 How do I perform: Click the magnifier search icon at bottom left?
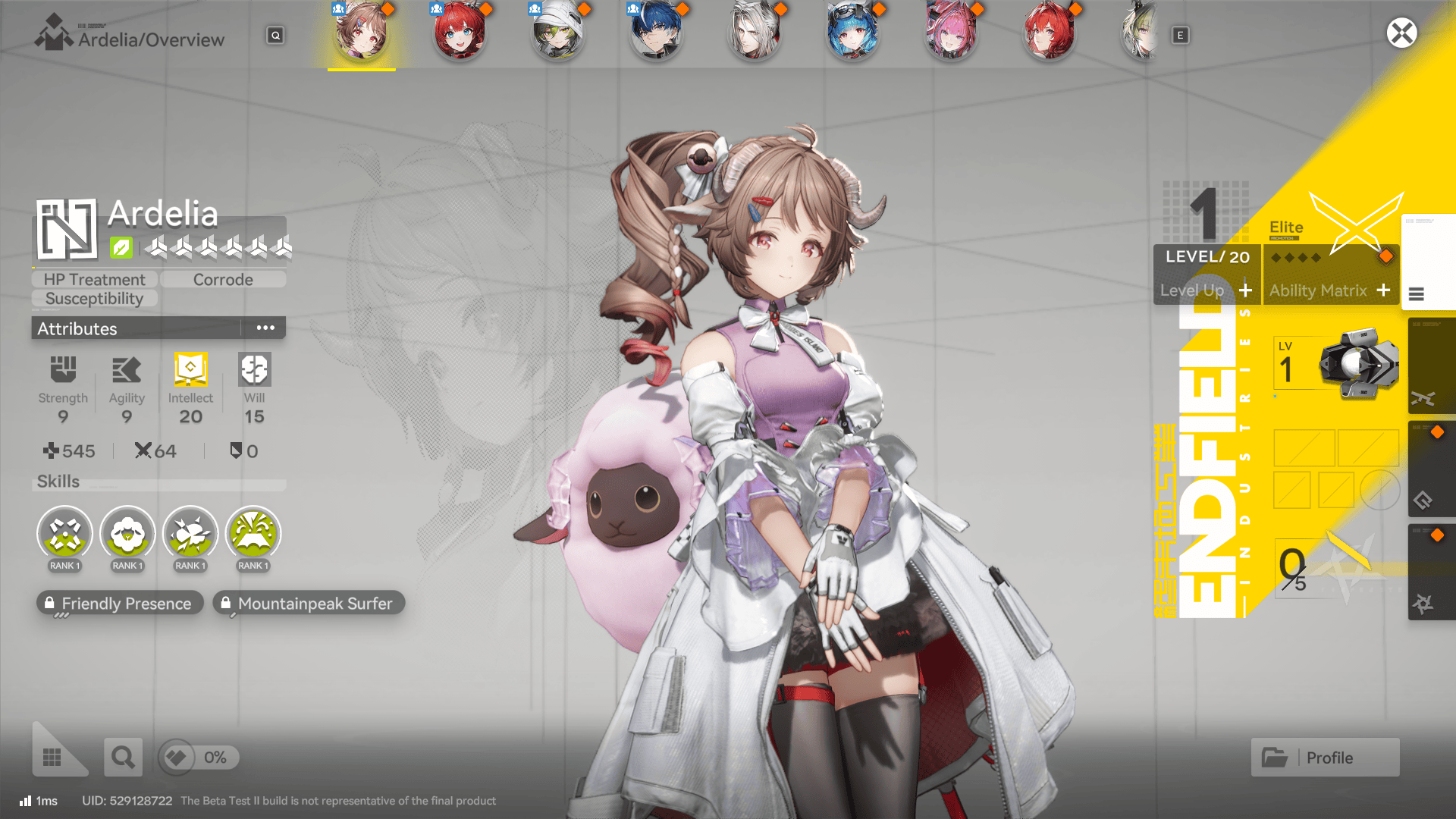point(123,757)
